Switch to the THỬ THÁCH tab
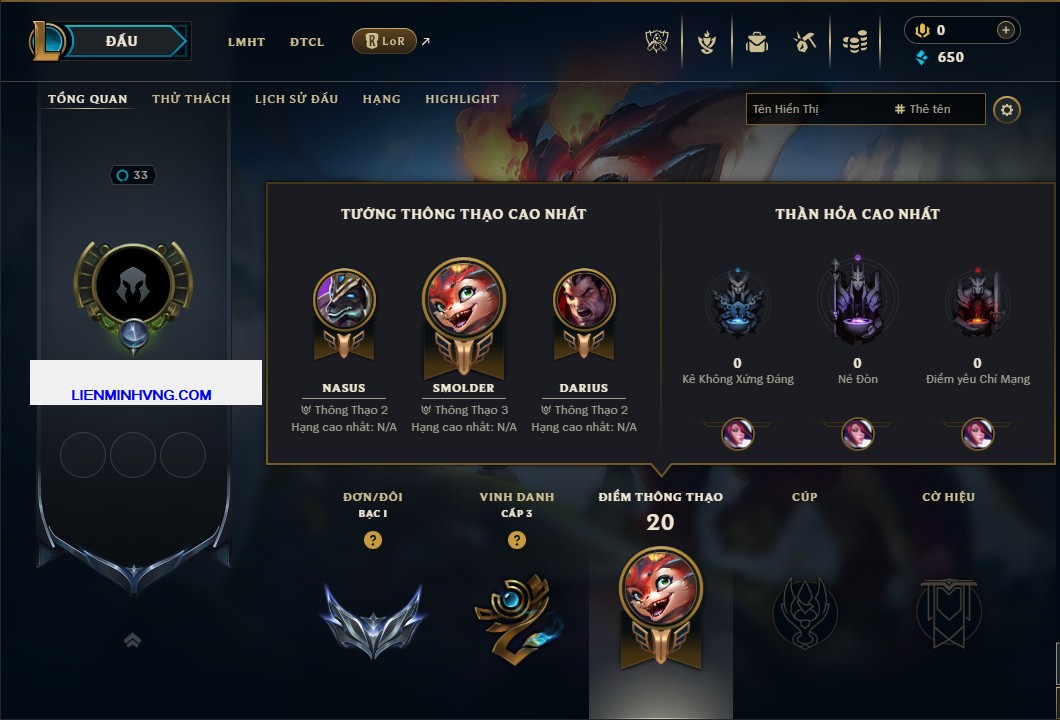This screenshot has width=1060, height=720. pyautogui.click(x=191, y=99)
